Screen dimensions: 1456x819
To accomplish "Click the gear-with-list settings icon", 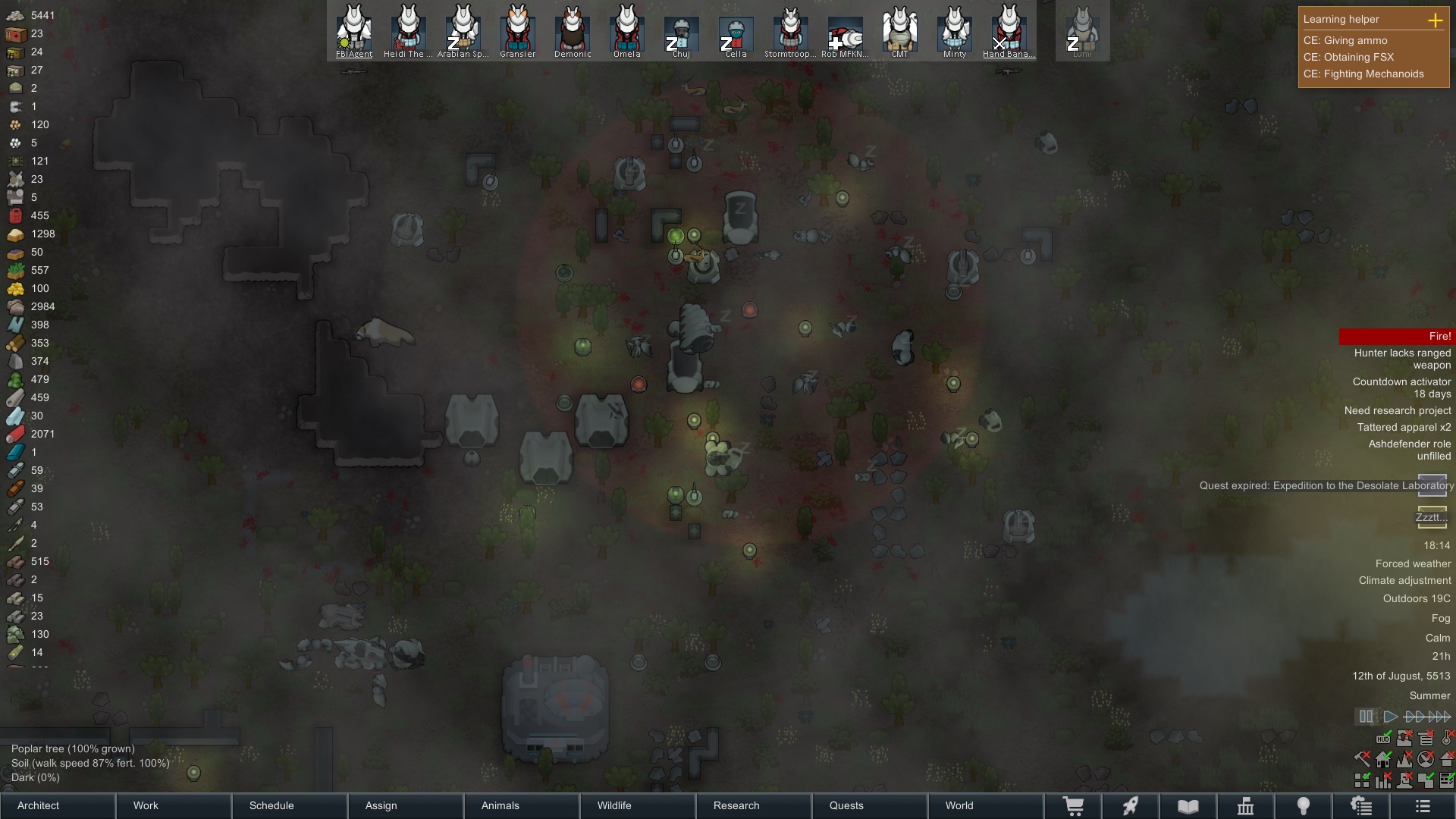I will [x=1362, y=806].
